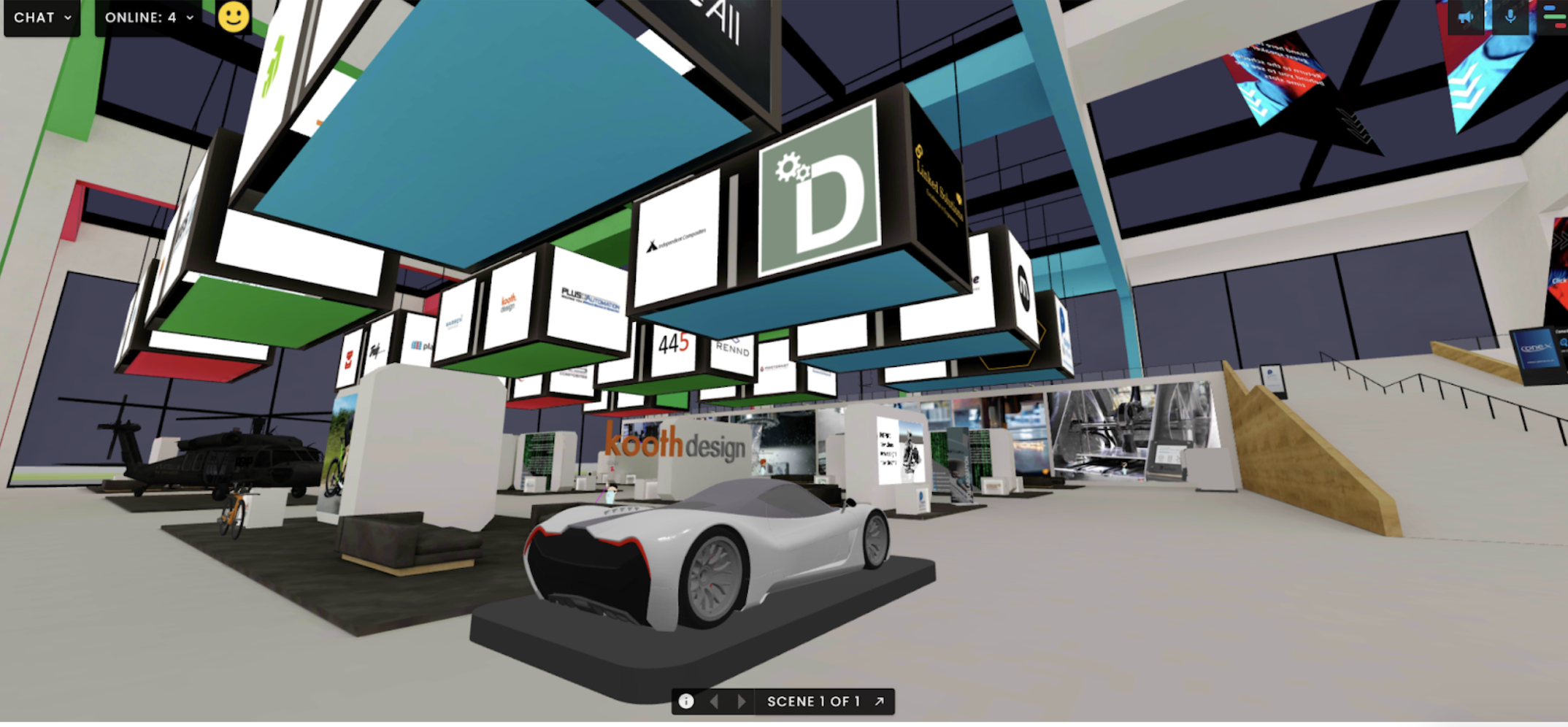Viewport: 1568px width, 727px height.
Task: Go to the previous scene arrow
Action: pos(715,701)
